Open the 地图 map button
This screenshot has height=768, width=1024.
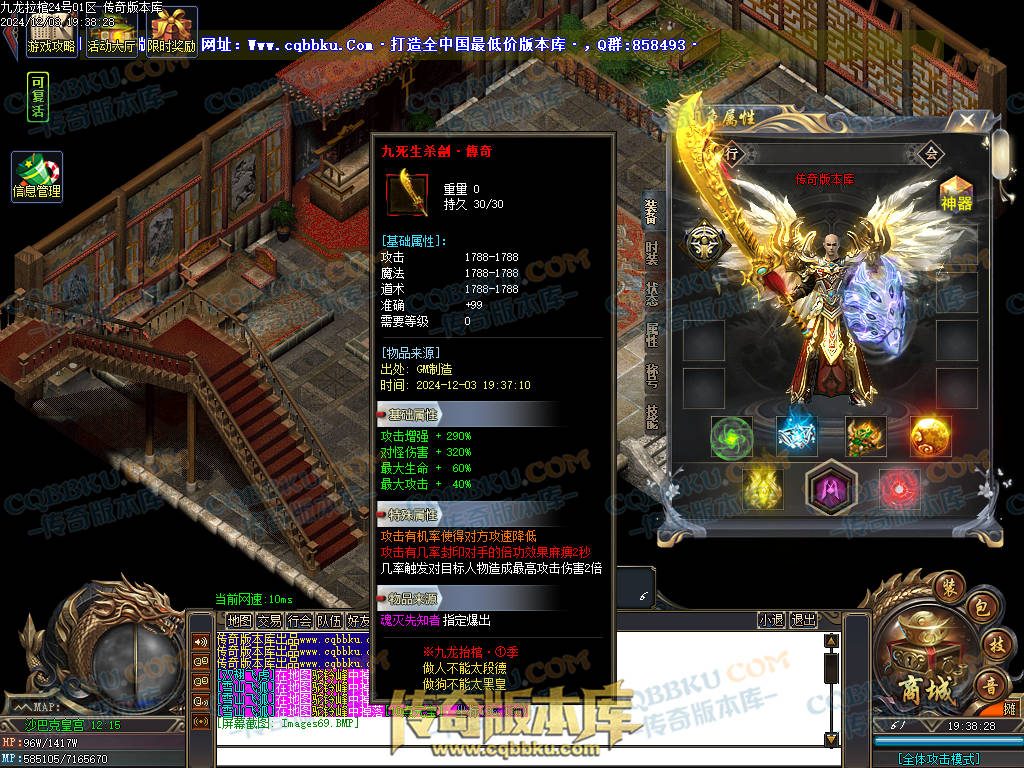pos(240,621)
